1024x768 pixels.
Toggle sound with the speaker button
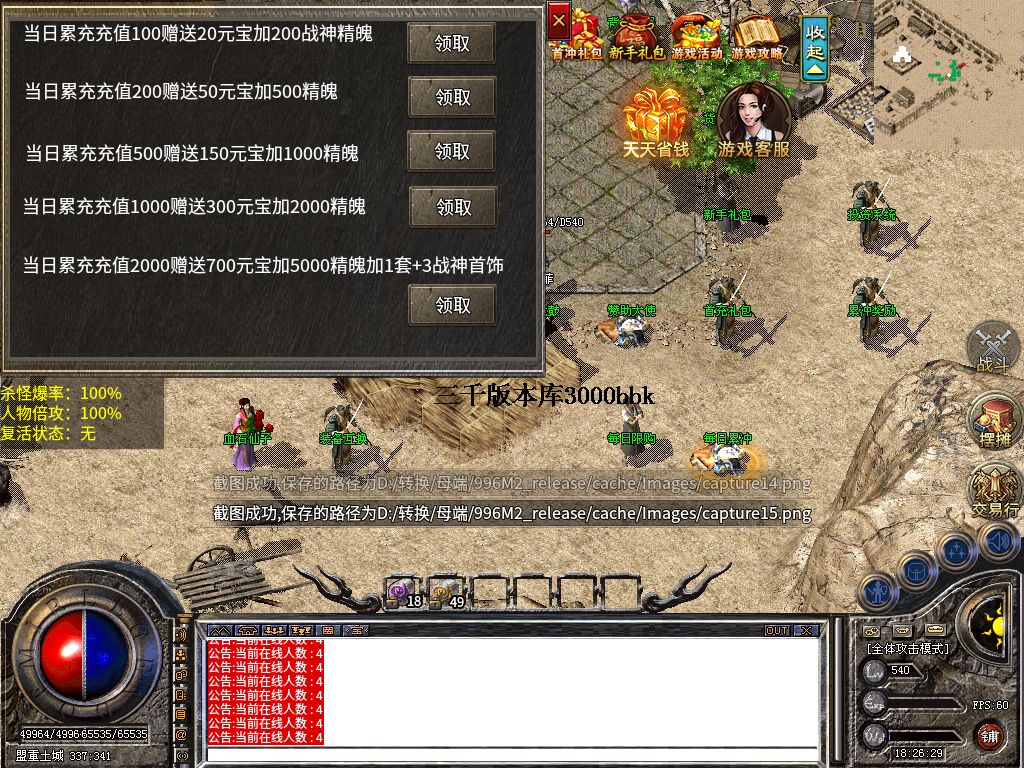998,542
